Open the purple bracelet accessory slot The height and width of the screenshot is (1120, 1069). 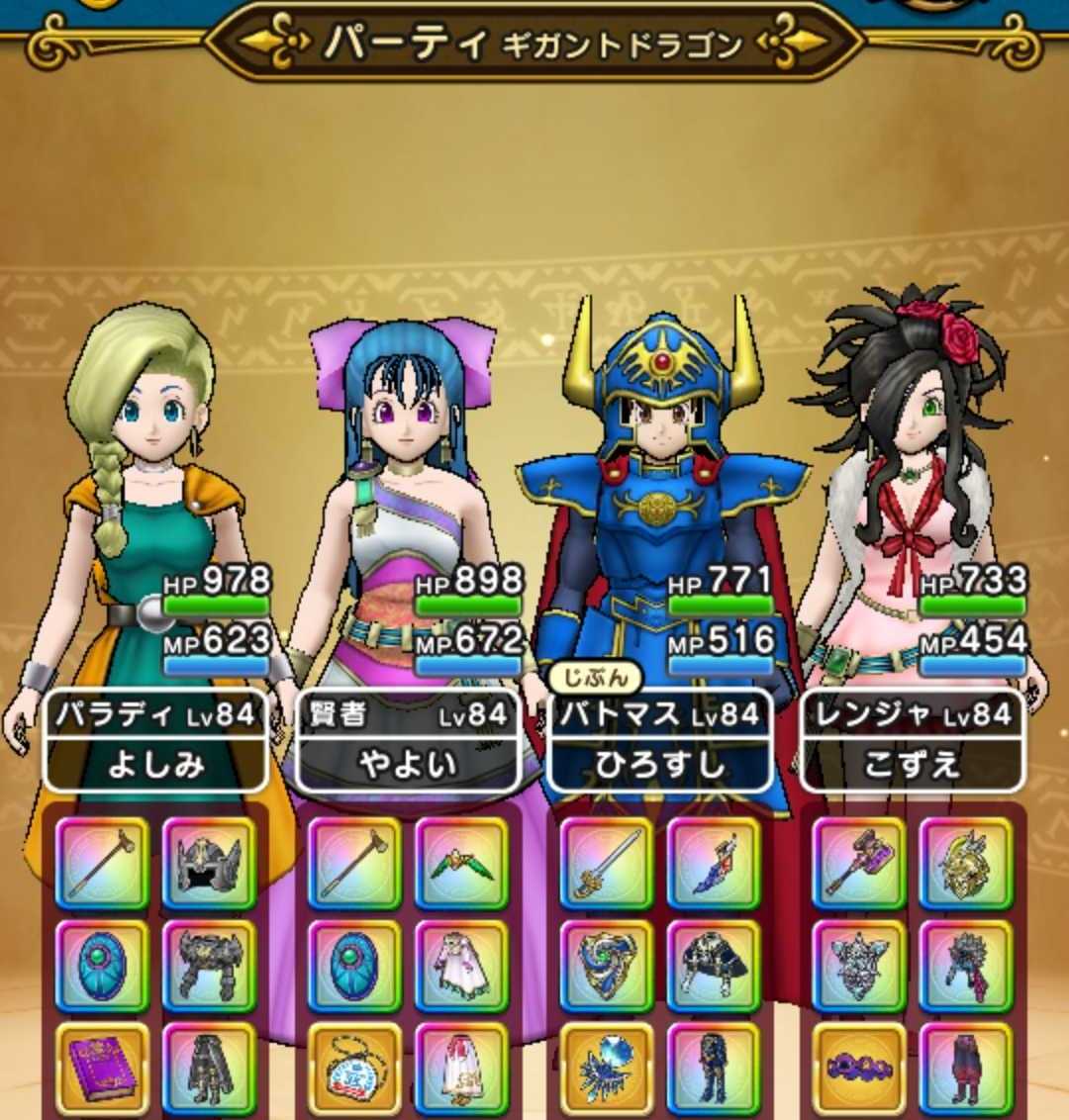point(858,1070)
